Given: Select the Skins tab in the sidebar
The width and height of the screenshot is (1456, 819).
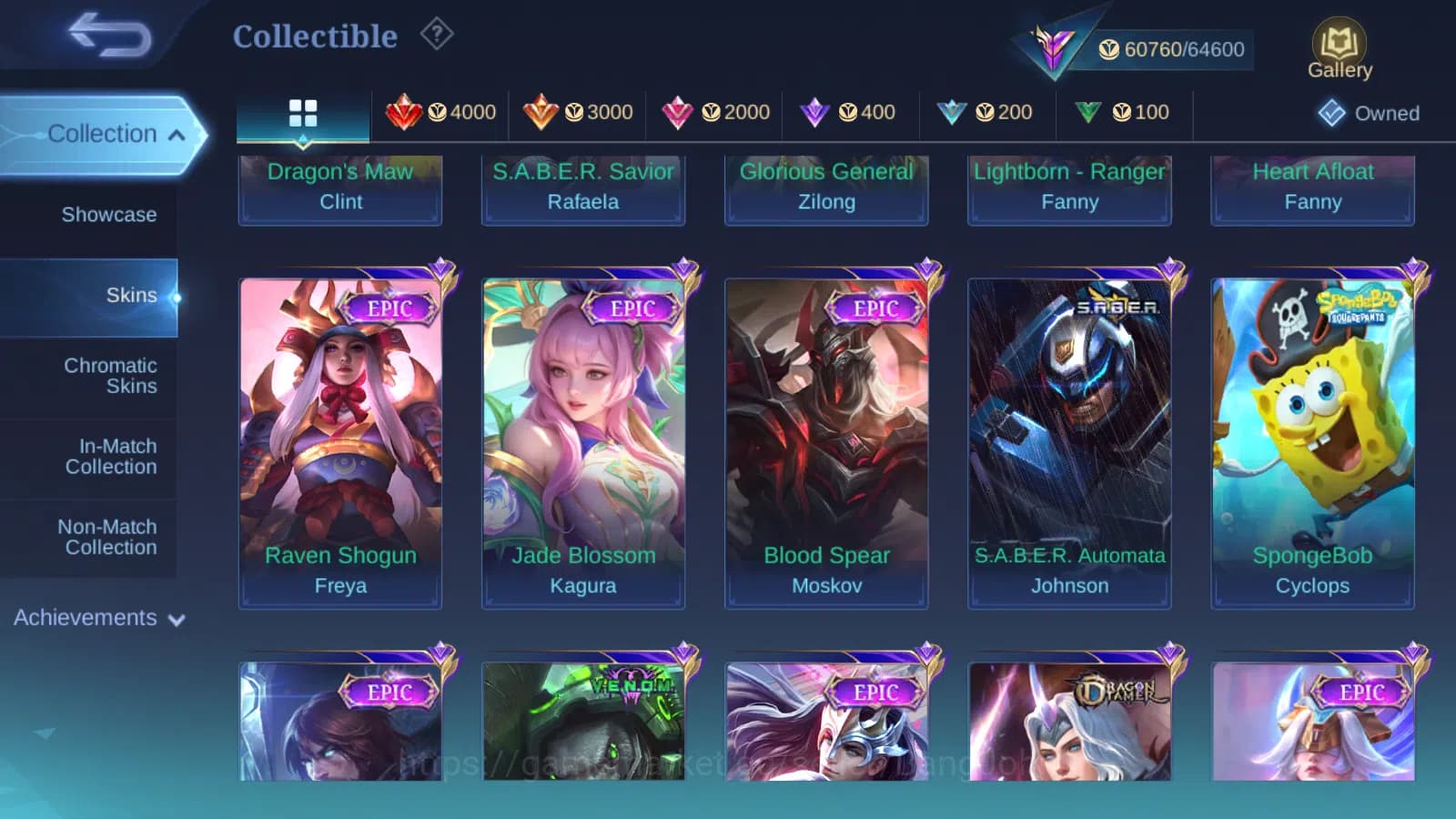Looking at the screenshot, I should coord(132,295).
